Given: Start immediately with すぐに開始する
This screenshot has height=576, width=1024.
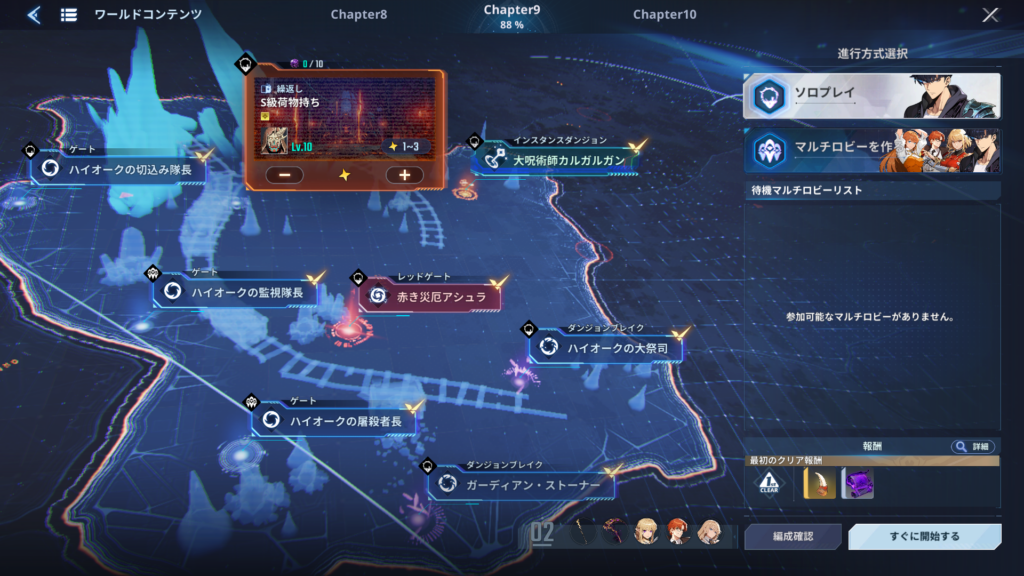Looking at the screenshot, I should point(924,537).
